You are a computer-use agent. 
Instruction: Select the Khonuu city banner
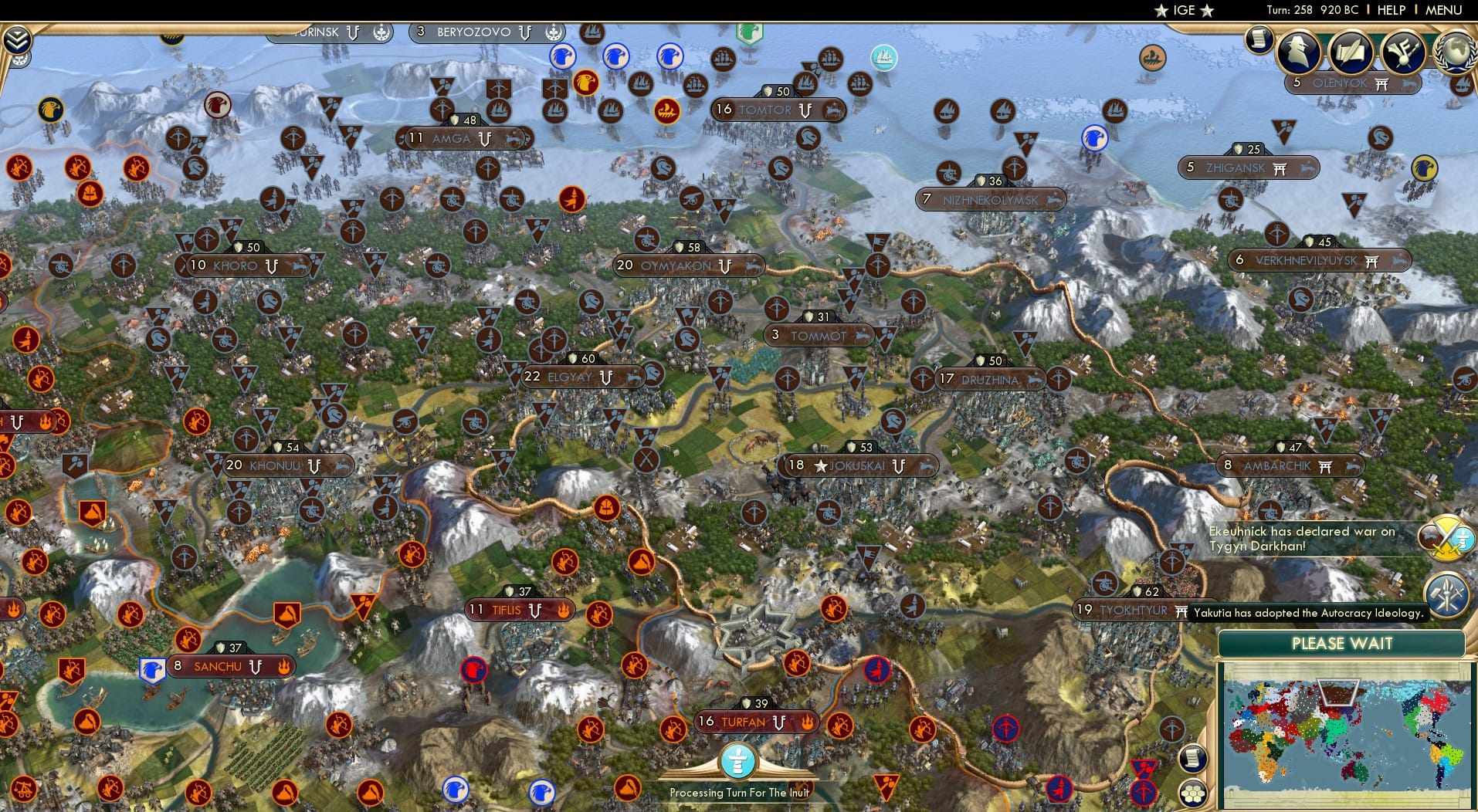pos(279,465)
